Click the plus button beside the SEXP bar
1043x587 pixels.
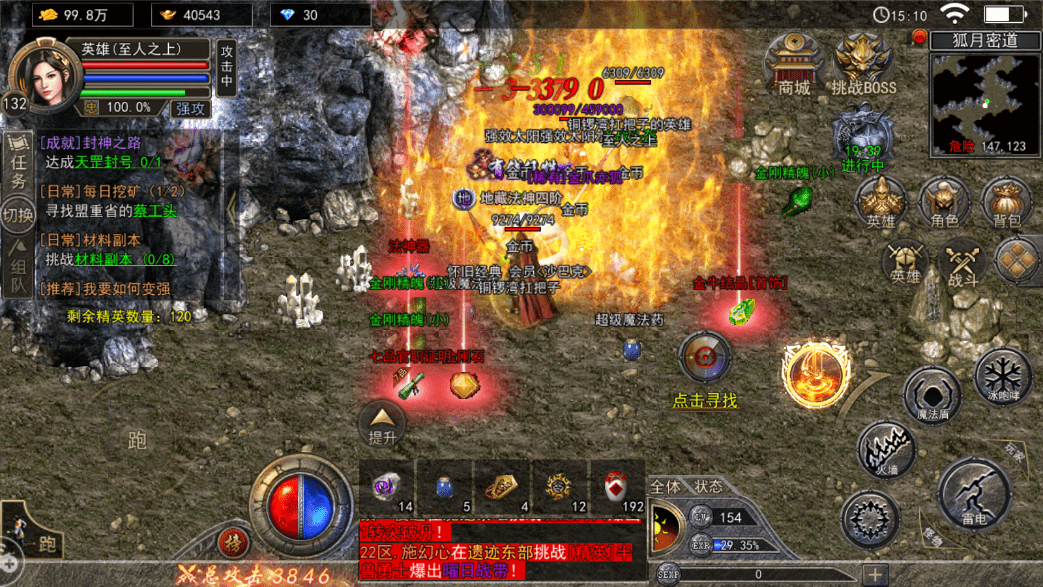click(875, 574)
